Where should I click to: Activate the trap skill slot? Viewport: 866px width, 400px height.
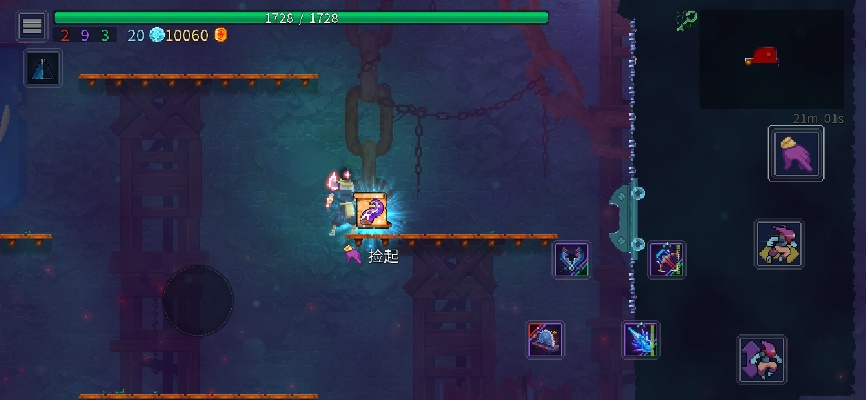coord(546,340)
